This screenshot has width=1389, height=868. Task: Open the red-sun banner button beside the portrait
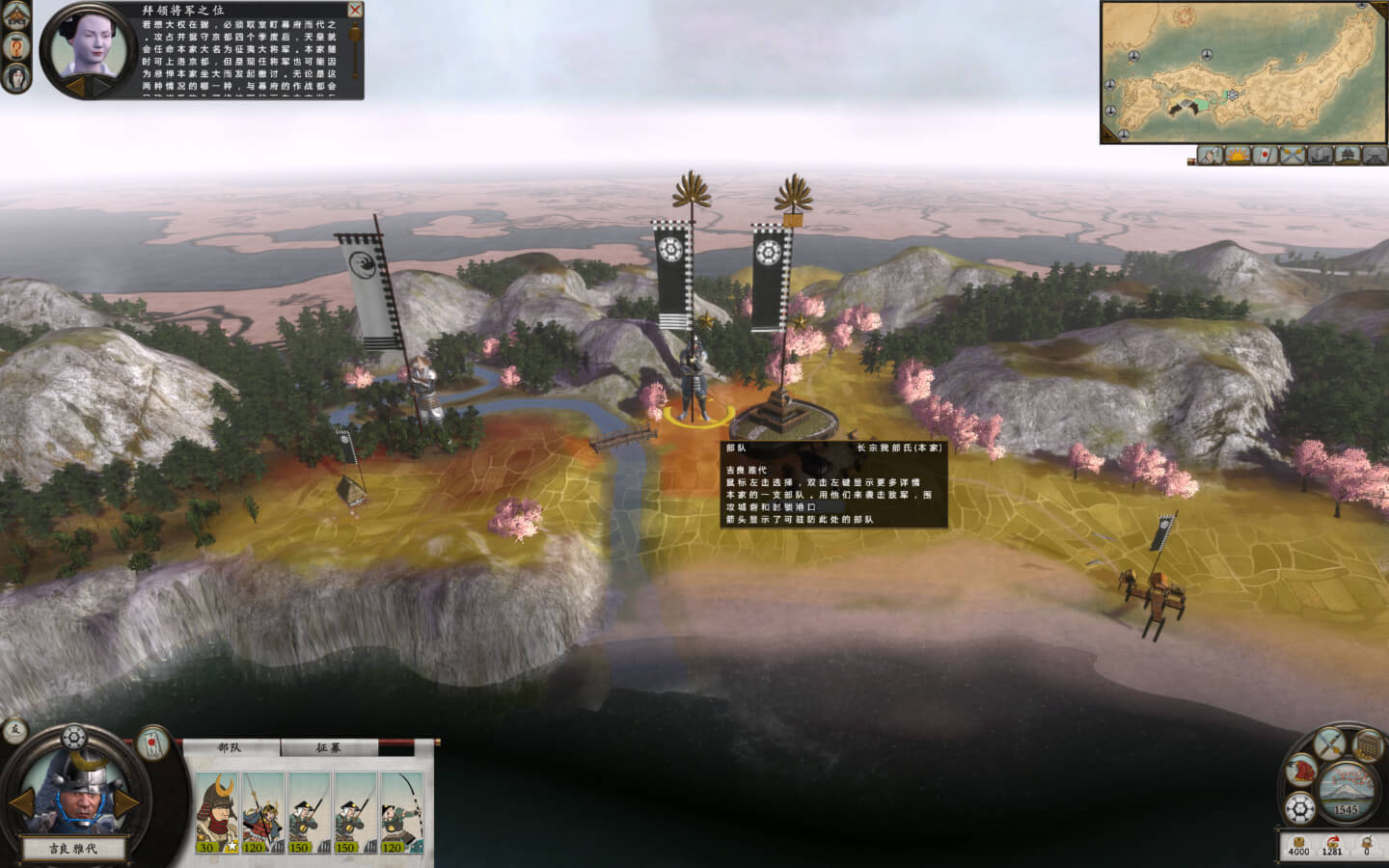[x=154, y=743]
